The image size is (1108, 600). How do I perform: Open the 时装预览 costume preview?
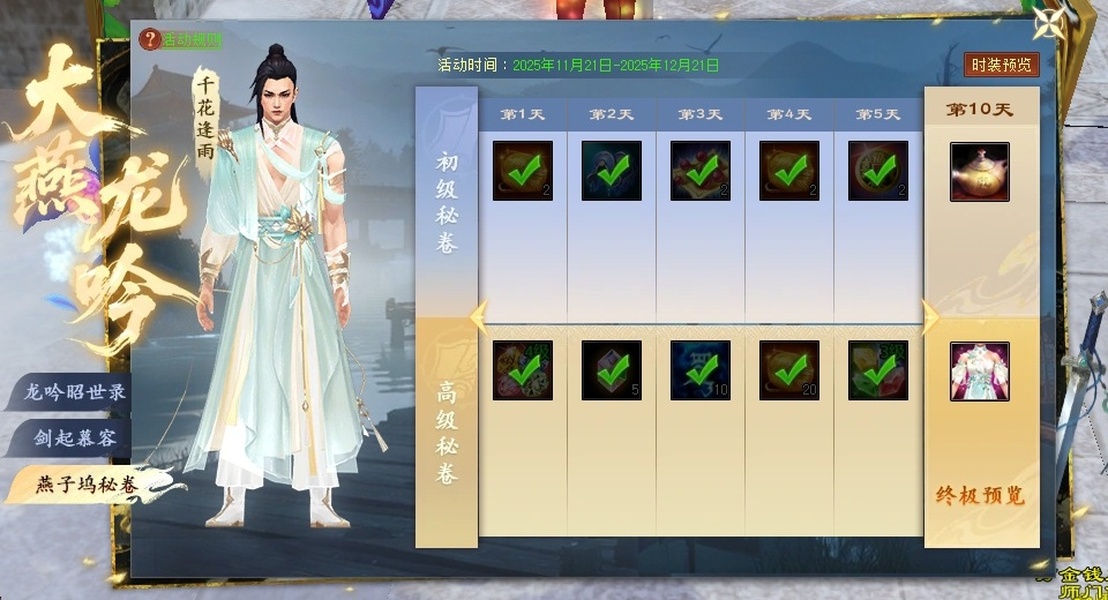point(1001,65)
